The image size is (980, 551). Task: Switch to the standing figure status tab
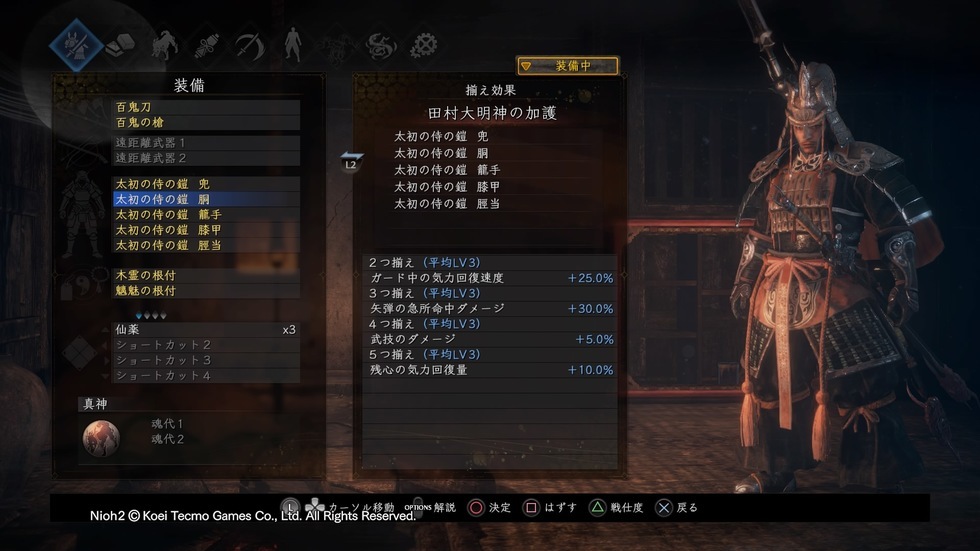(x=292, y=43)
